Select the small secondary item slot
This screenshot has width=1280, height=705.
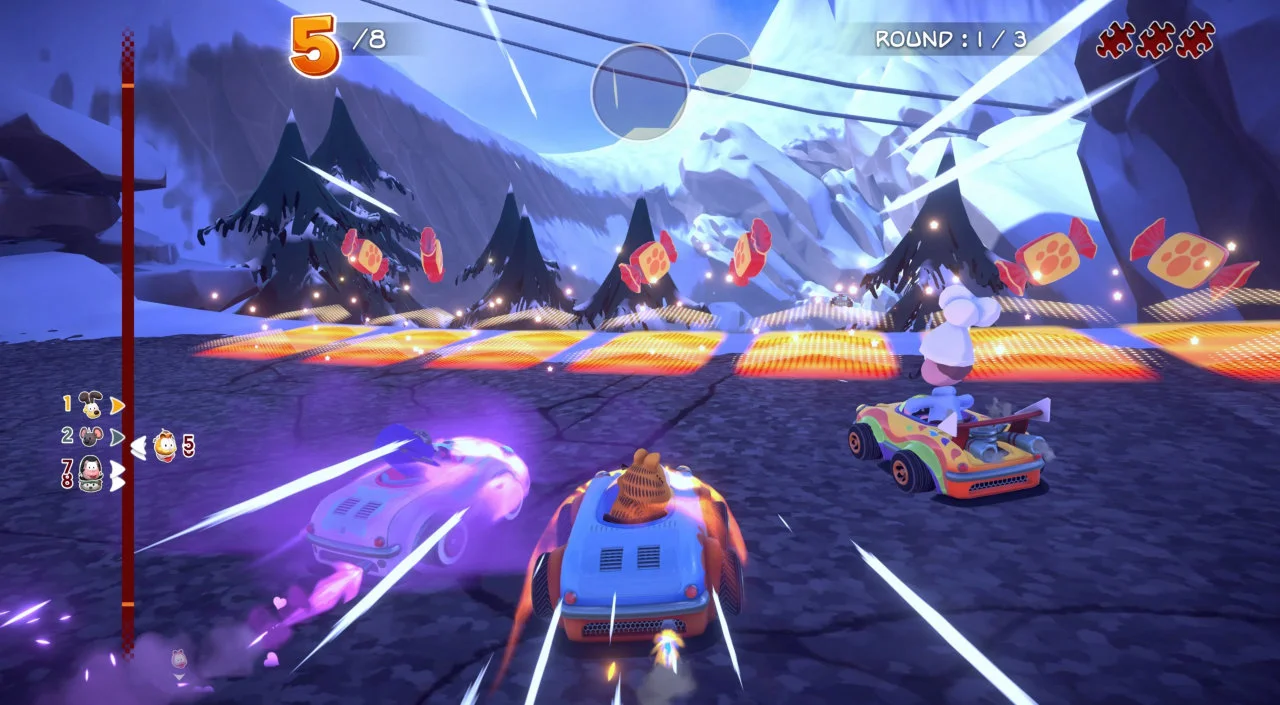coord(721,64)
